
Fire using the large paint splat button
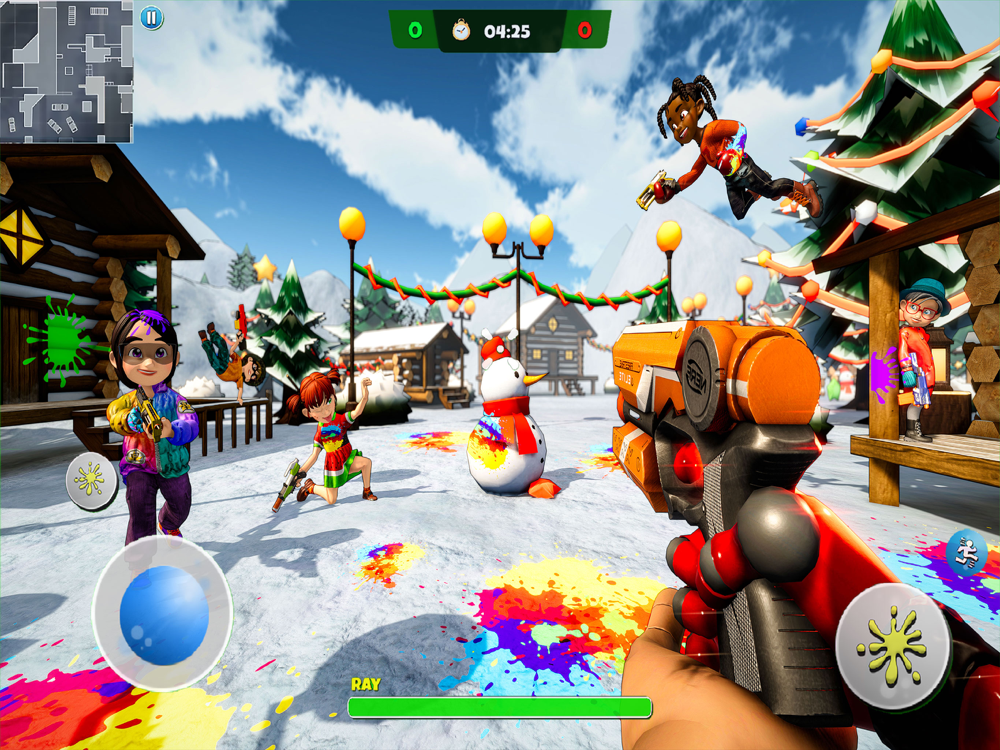click(x=892, y=646)
